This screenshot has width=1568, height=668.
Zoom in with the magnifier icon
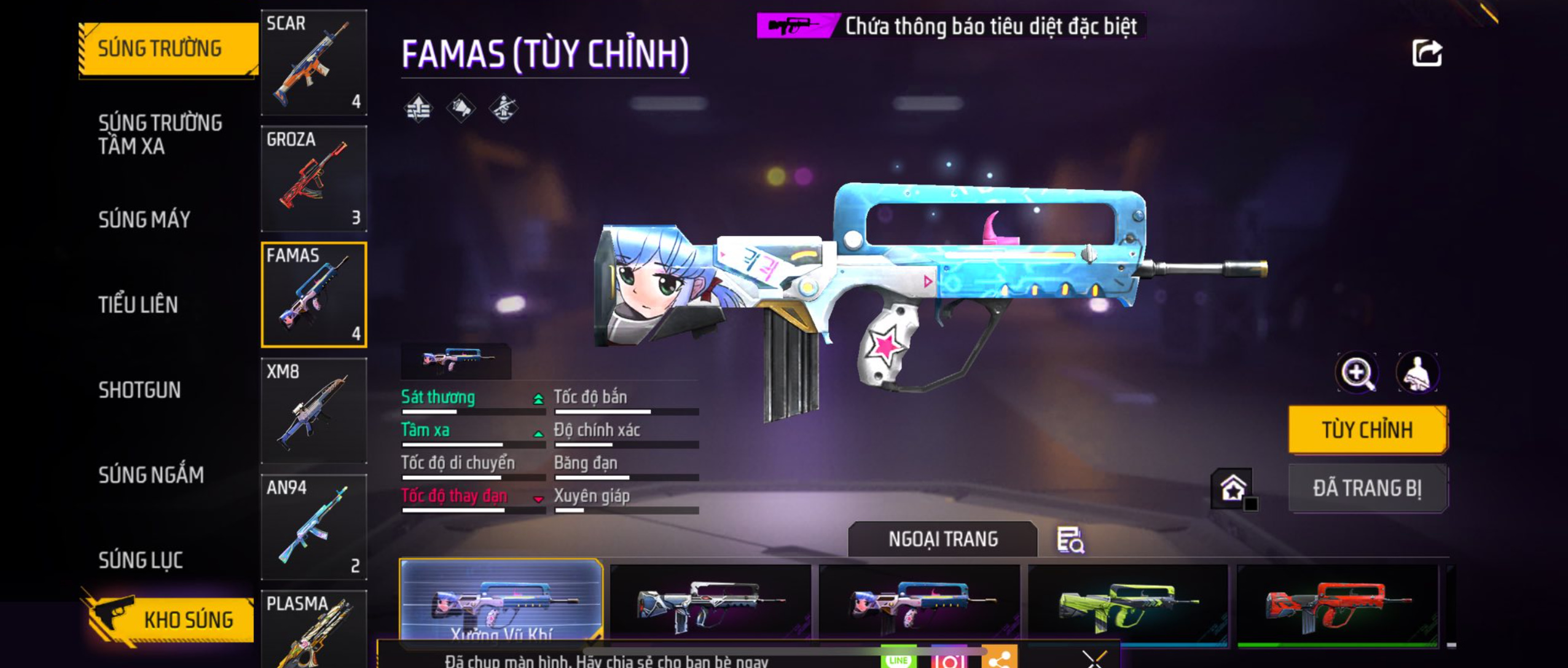pos(1357,372)
